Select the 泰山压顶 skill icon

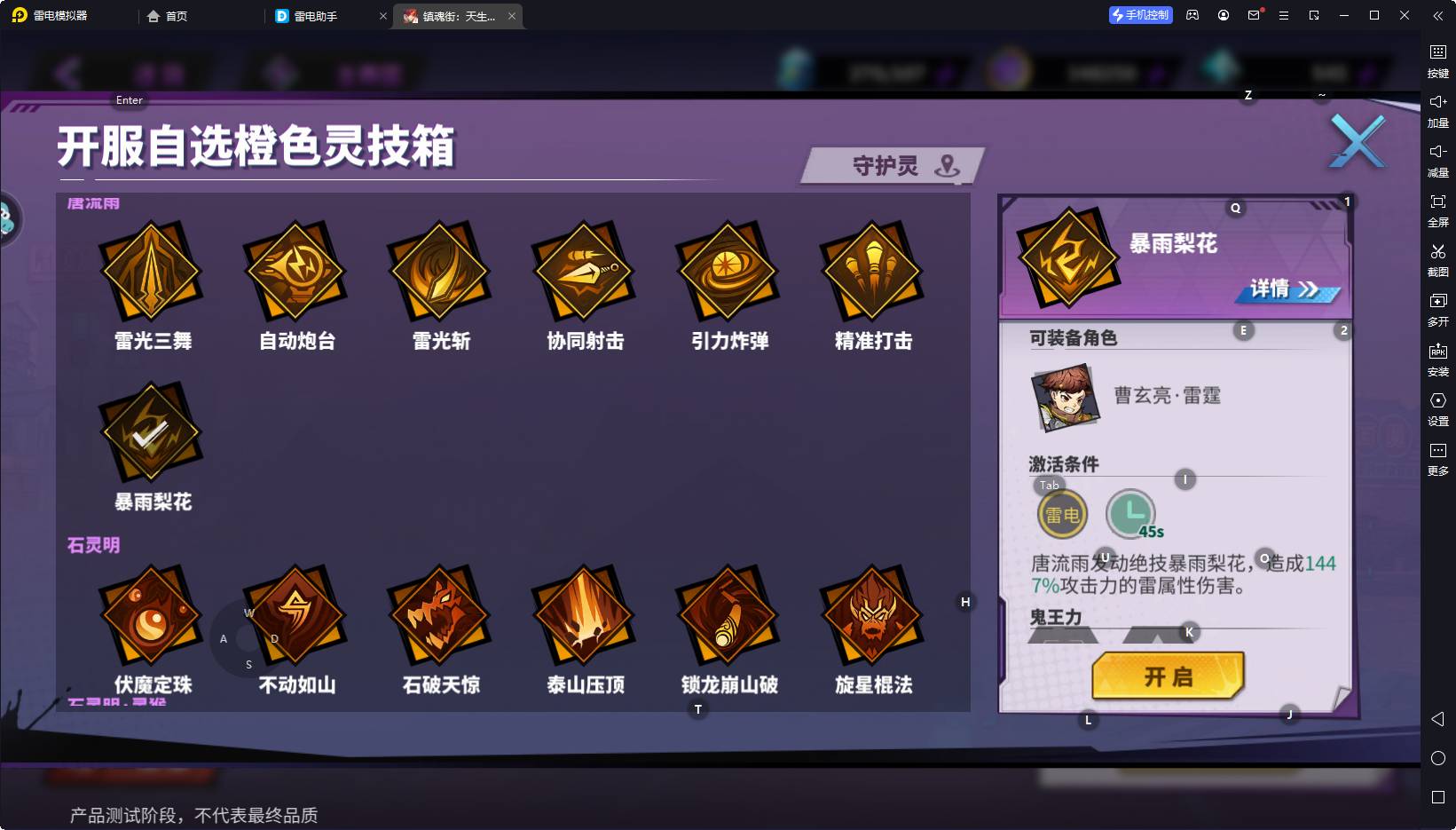click(x=584, y=615)
